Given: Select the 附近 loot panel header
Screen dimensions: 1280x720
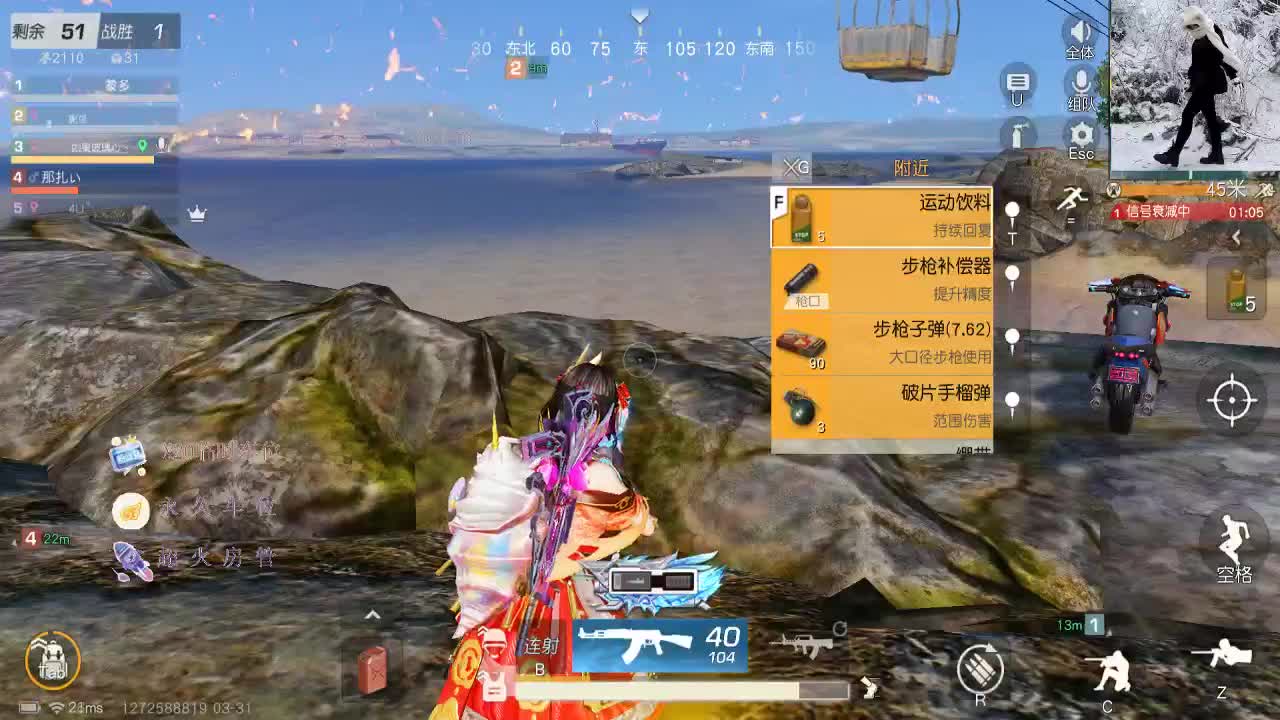Looking at the screenshot, I should (x=912, y=167).
